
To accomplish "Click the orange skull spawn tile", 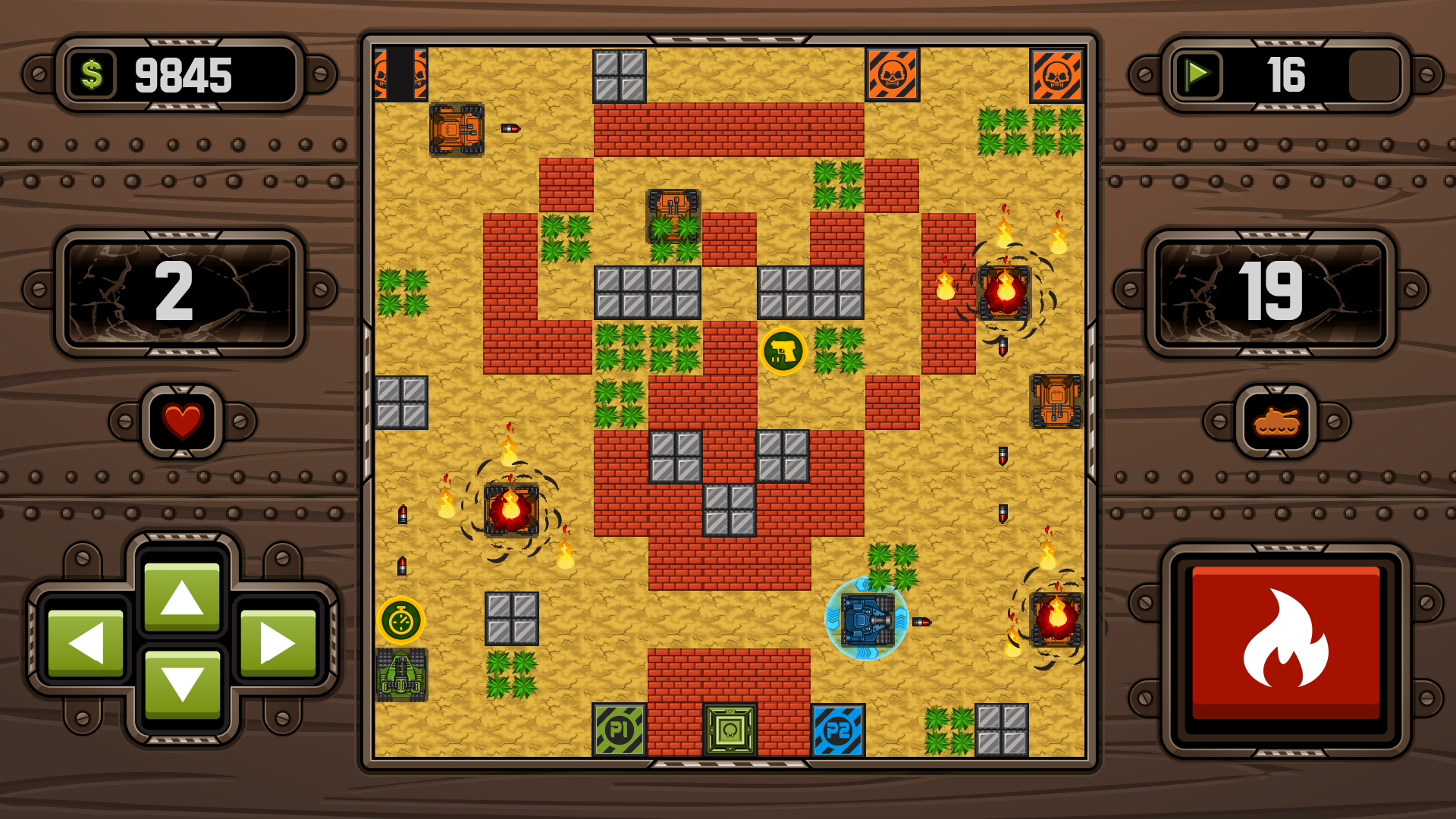I will tap(891, 76).
